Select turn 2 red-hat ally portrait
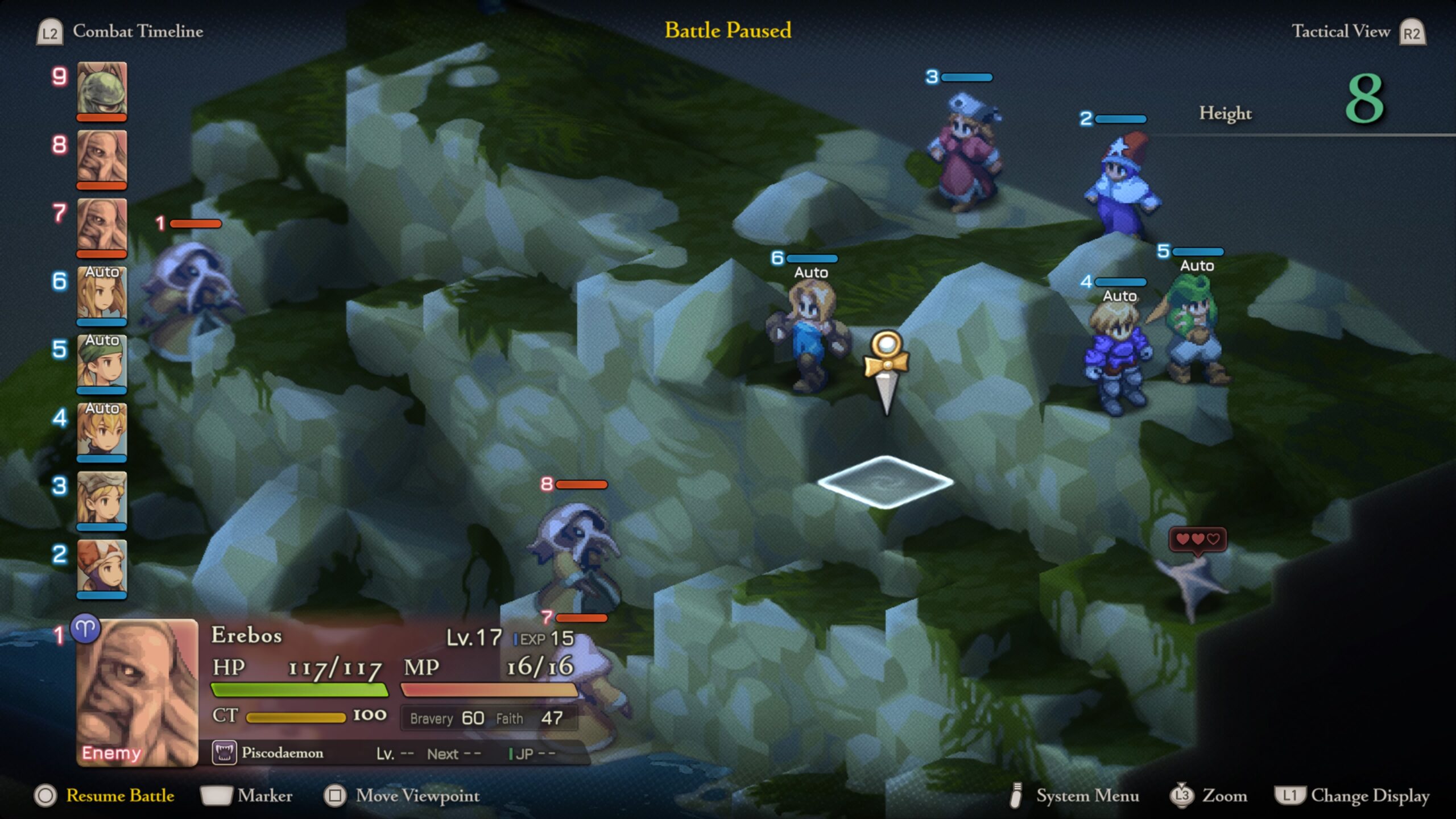 102,567
